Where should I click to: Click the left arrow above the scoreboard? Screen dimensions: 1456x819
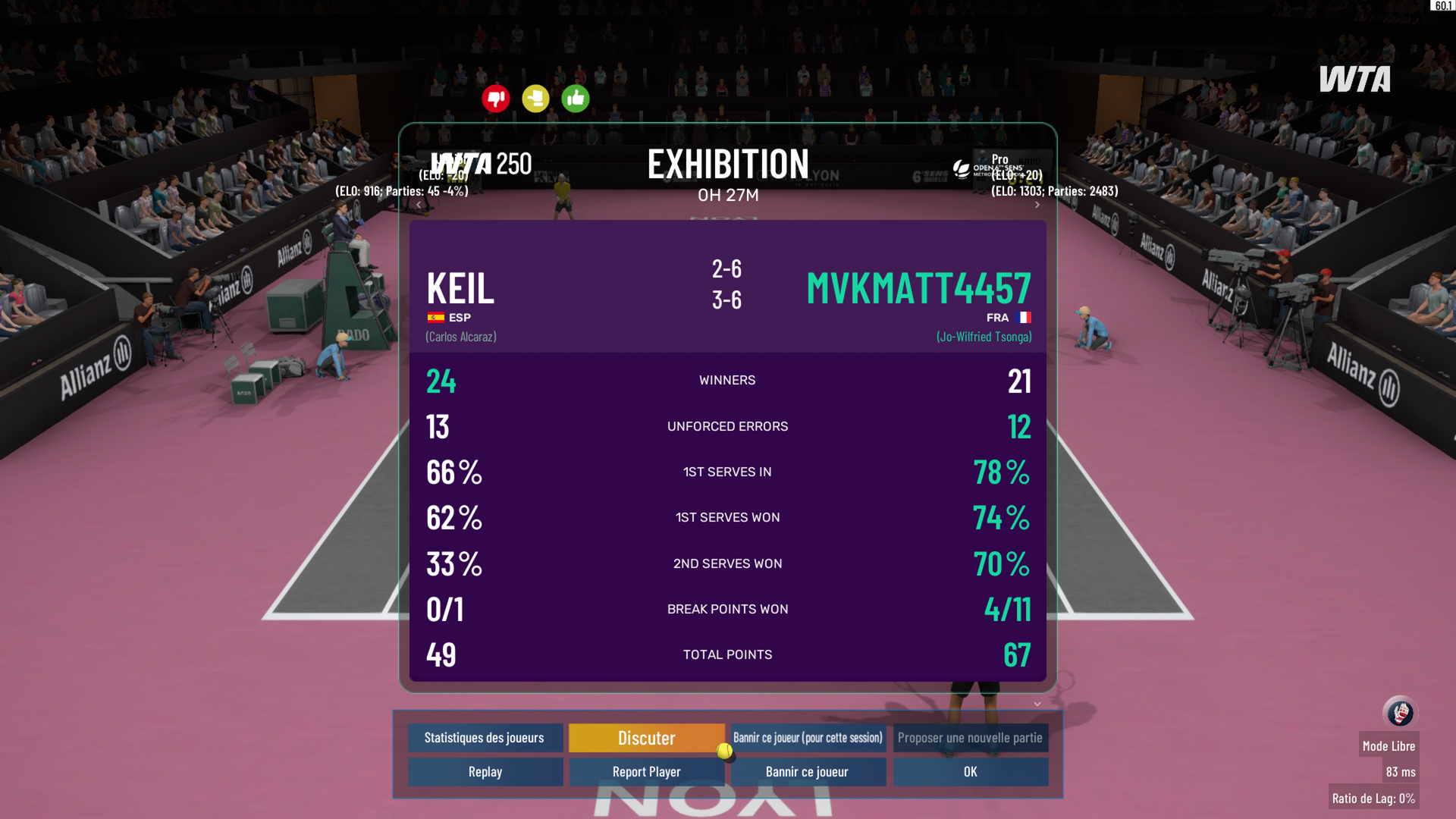coord(419,205)
